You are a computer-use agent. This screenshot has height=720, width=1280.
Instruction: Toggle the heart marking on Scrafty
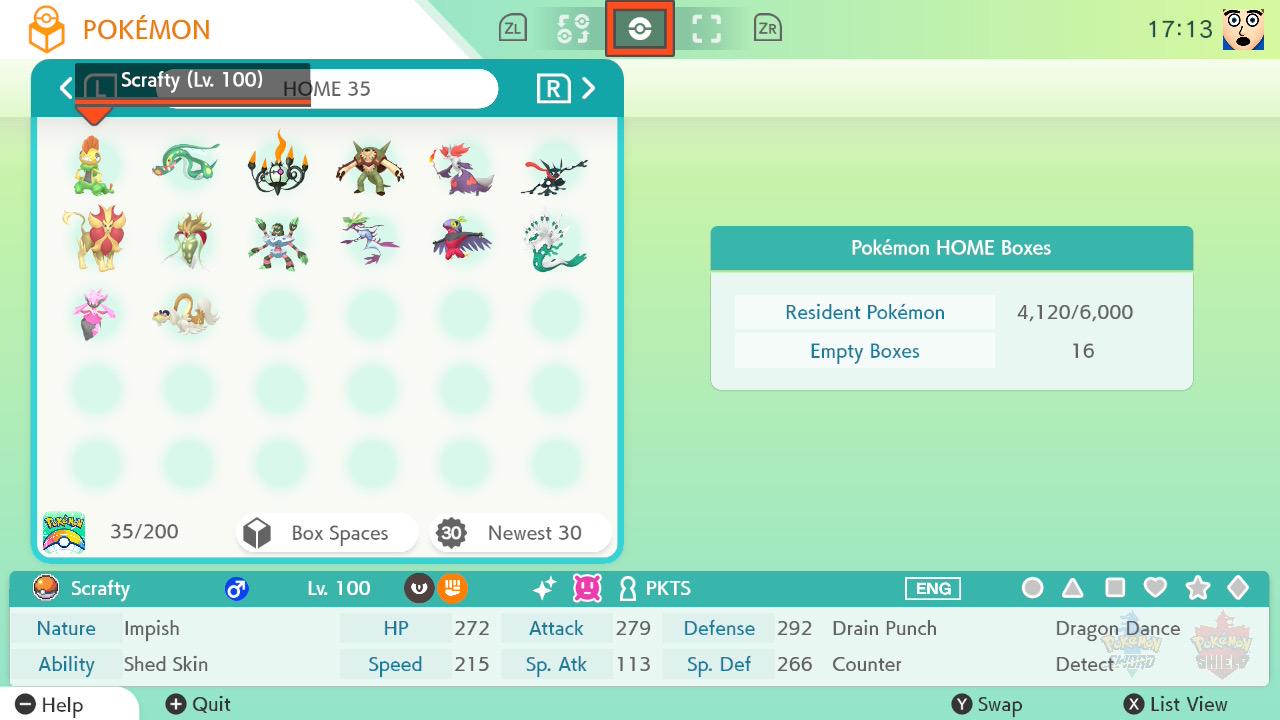coord(1156,589)
